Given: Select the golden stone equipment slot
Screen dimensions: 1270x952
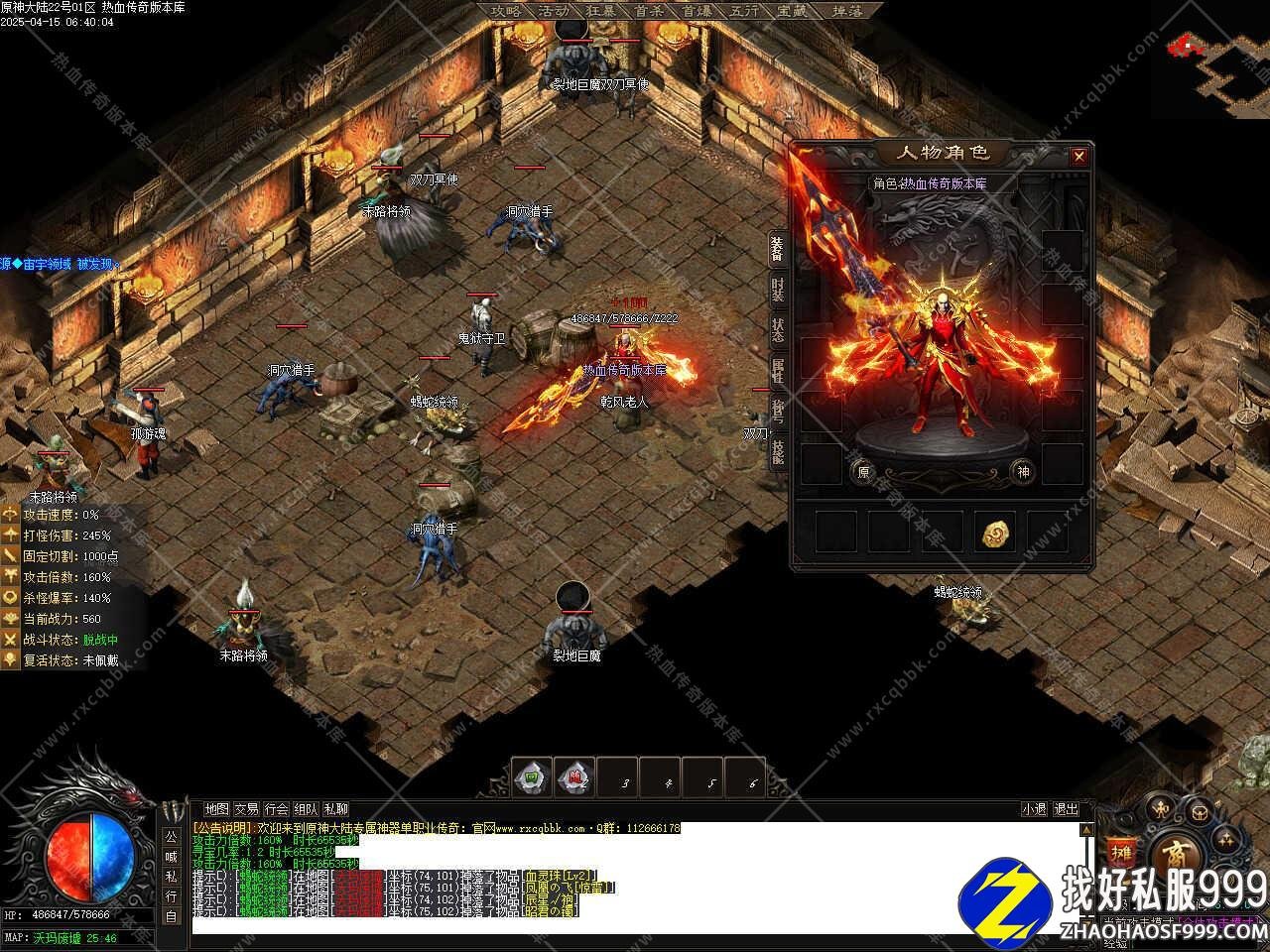Looking at the screenshot, I should click(x=993, y=533).
